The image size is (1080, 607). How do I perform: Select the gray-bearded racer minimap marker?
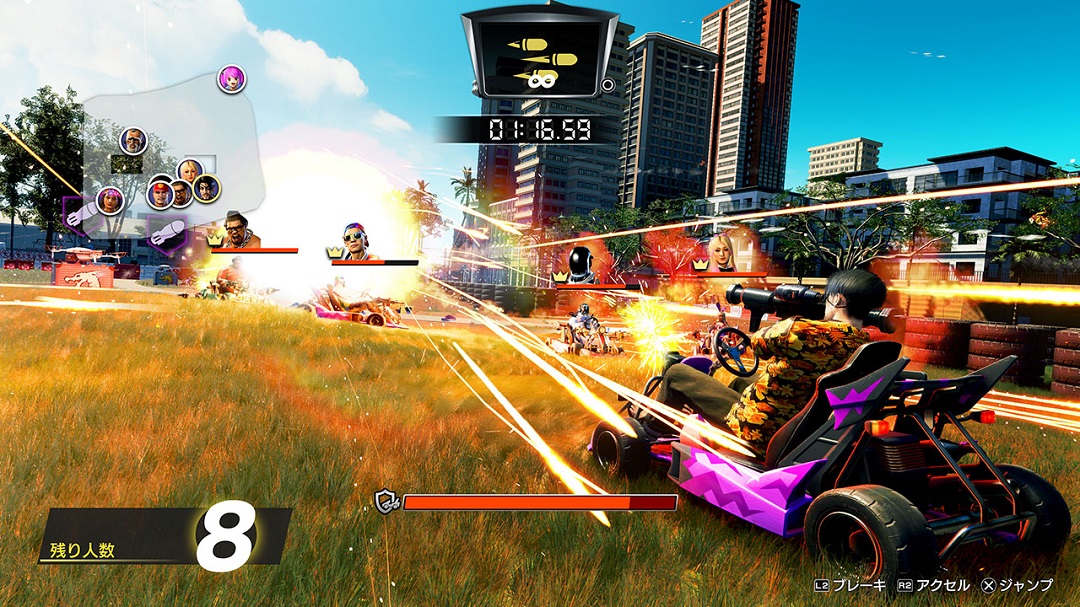click(133, 141)
